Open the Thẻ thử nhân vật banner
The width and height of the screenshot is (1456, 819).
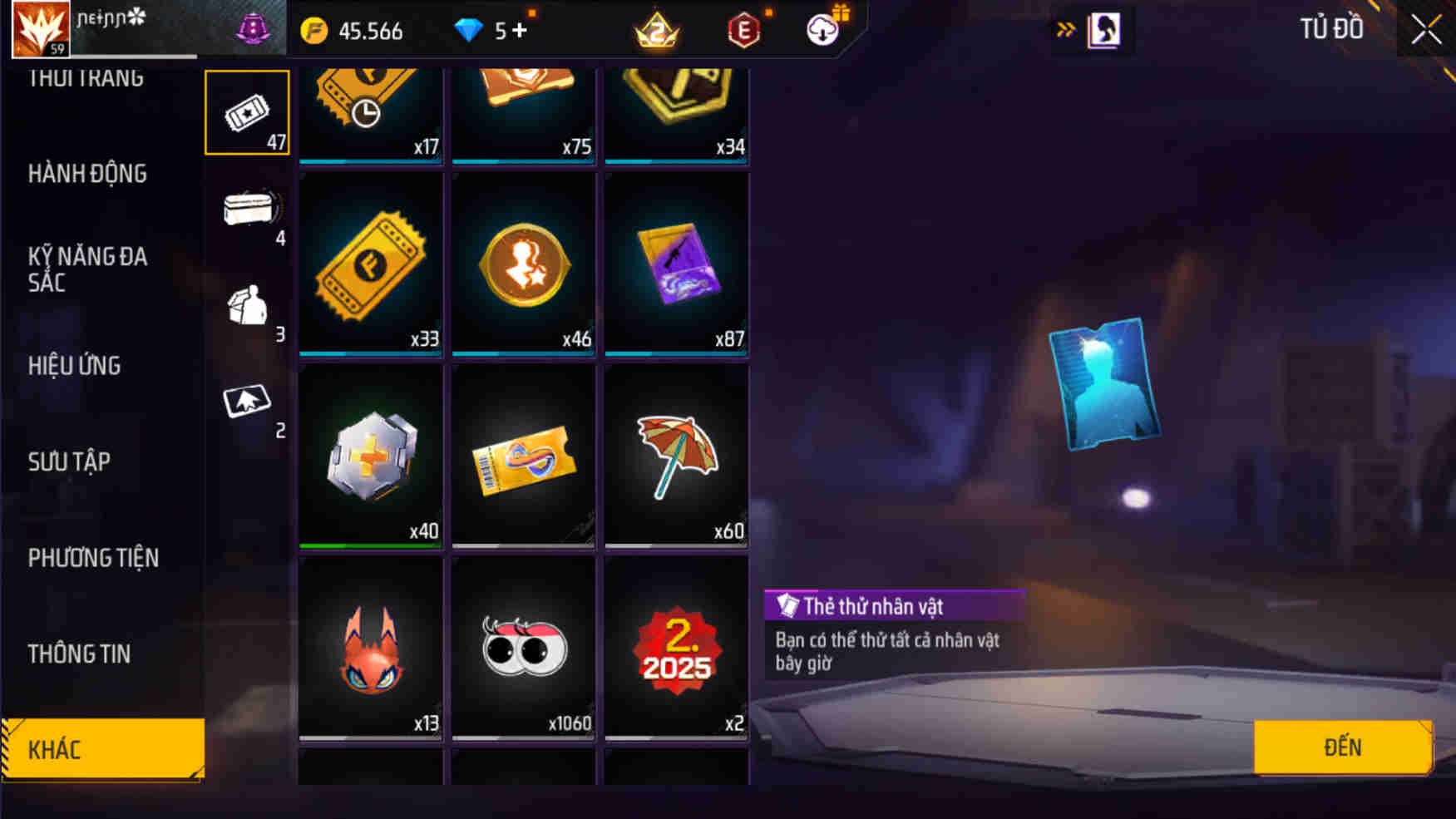(x=894, y=606)
